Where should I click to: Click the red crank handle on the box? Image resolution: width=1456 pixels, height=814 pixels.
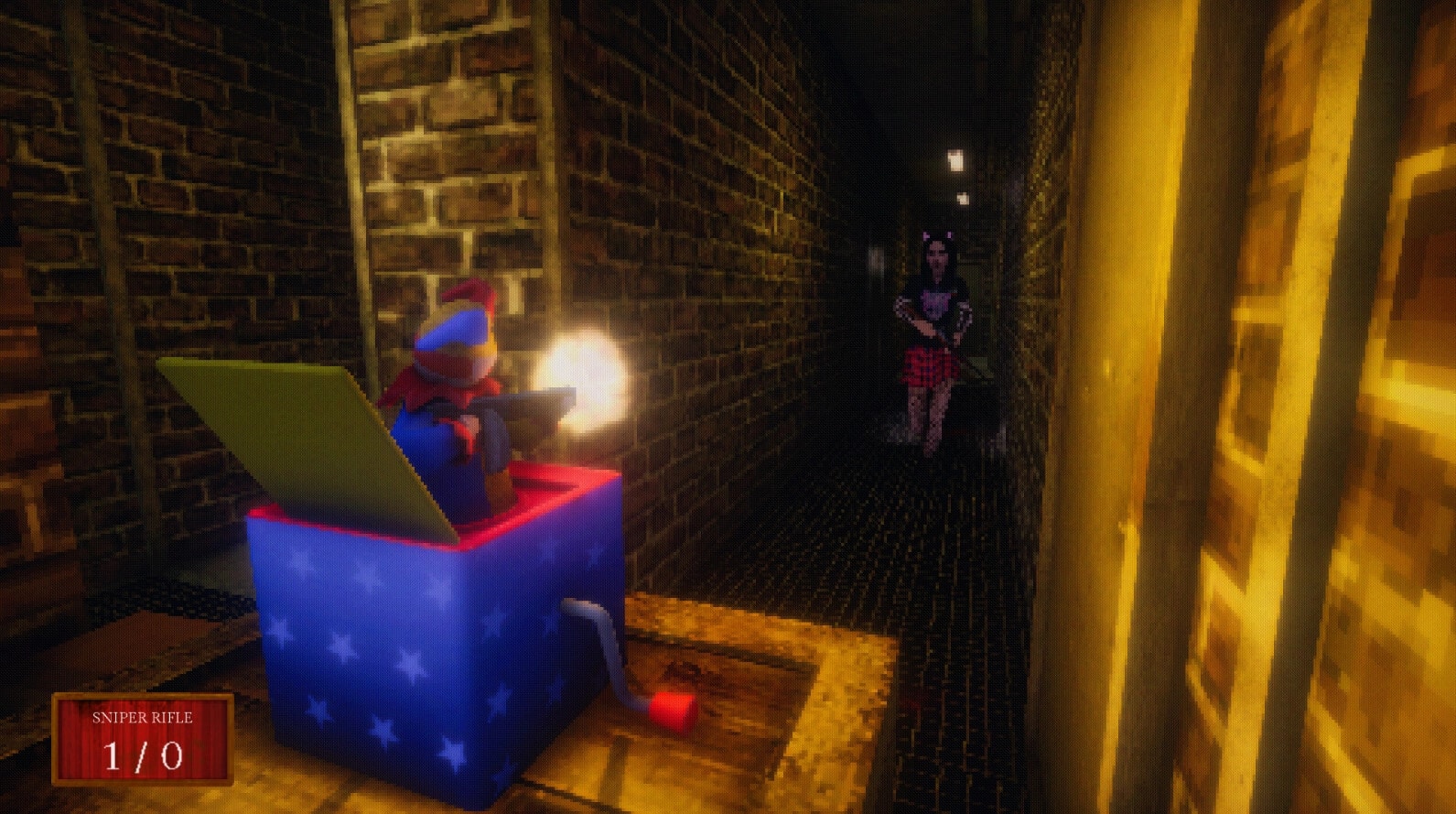point(672,708)
